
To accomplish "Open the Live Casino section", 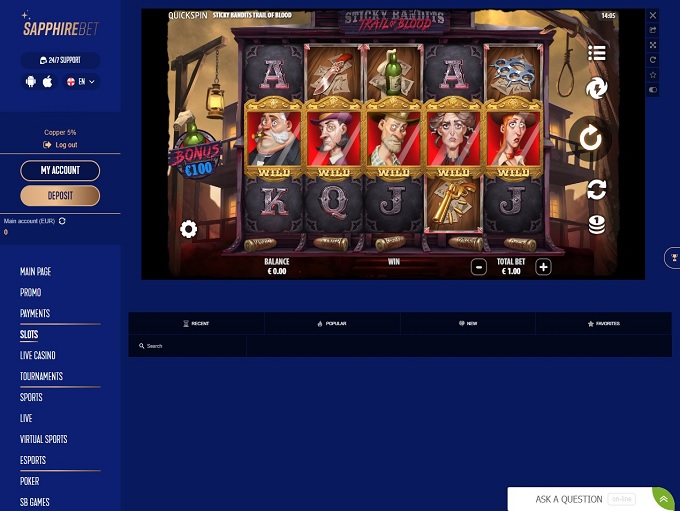I will point(38,355).
